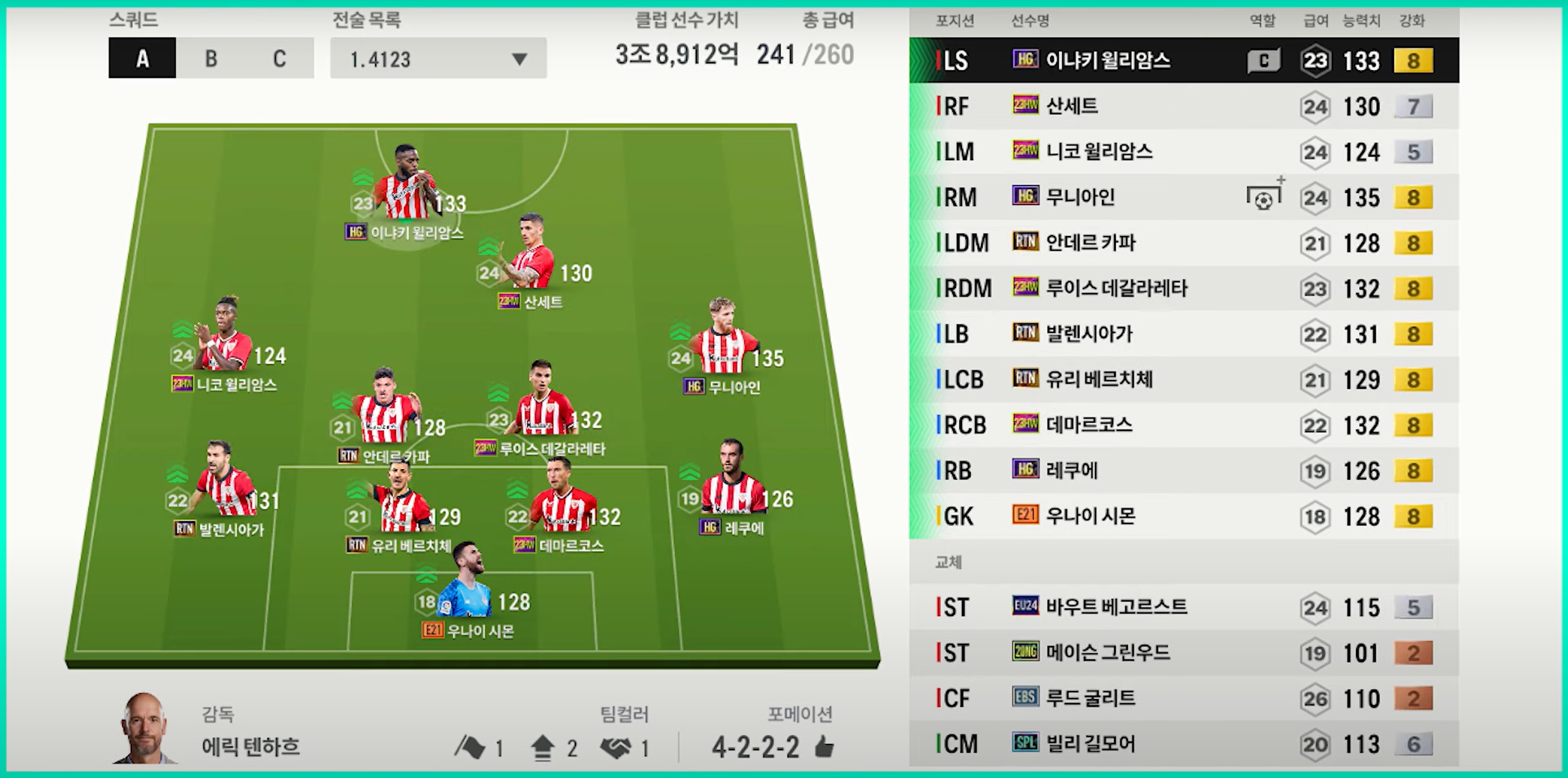The width and height of the screenshot is (1568, 778).
Task: Select substitute 메이슨 그린우드 row
Action: (x=1183, y=652)
